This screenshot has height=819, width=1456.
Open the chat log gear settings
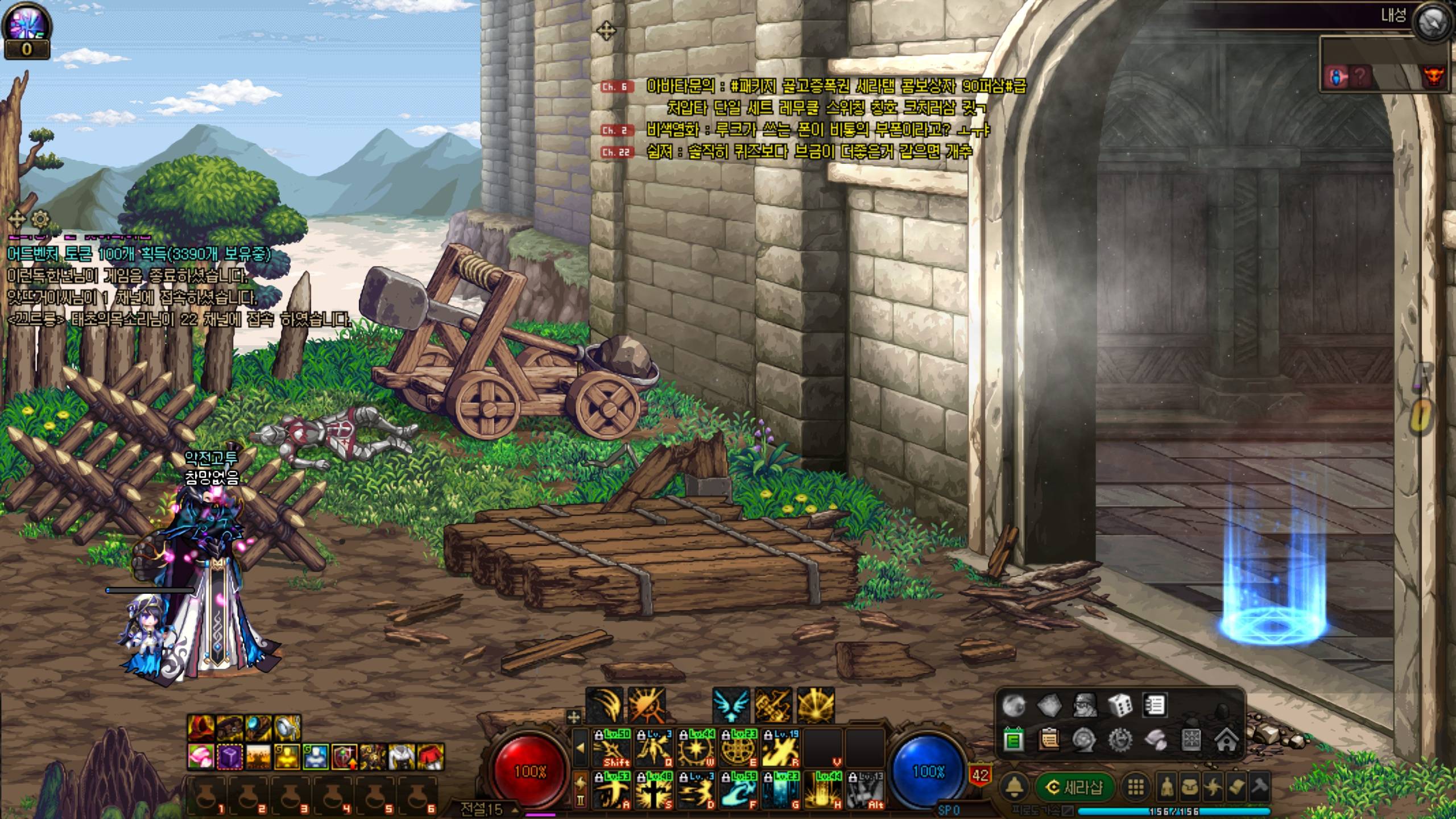click(40, 219)
